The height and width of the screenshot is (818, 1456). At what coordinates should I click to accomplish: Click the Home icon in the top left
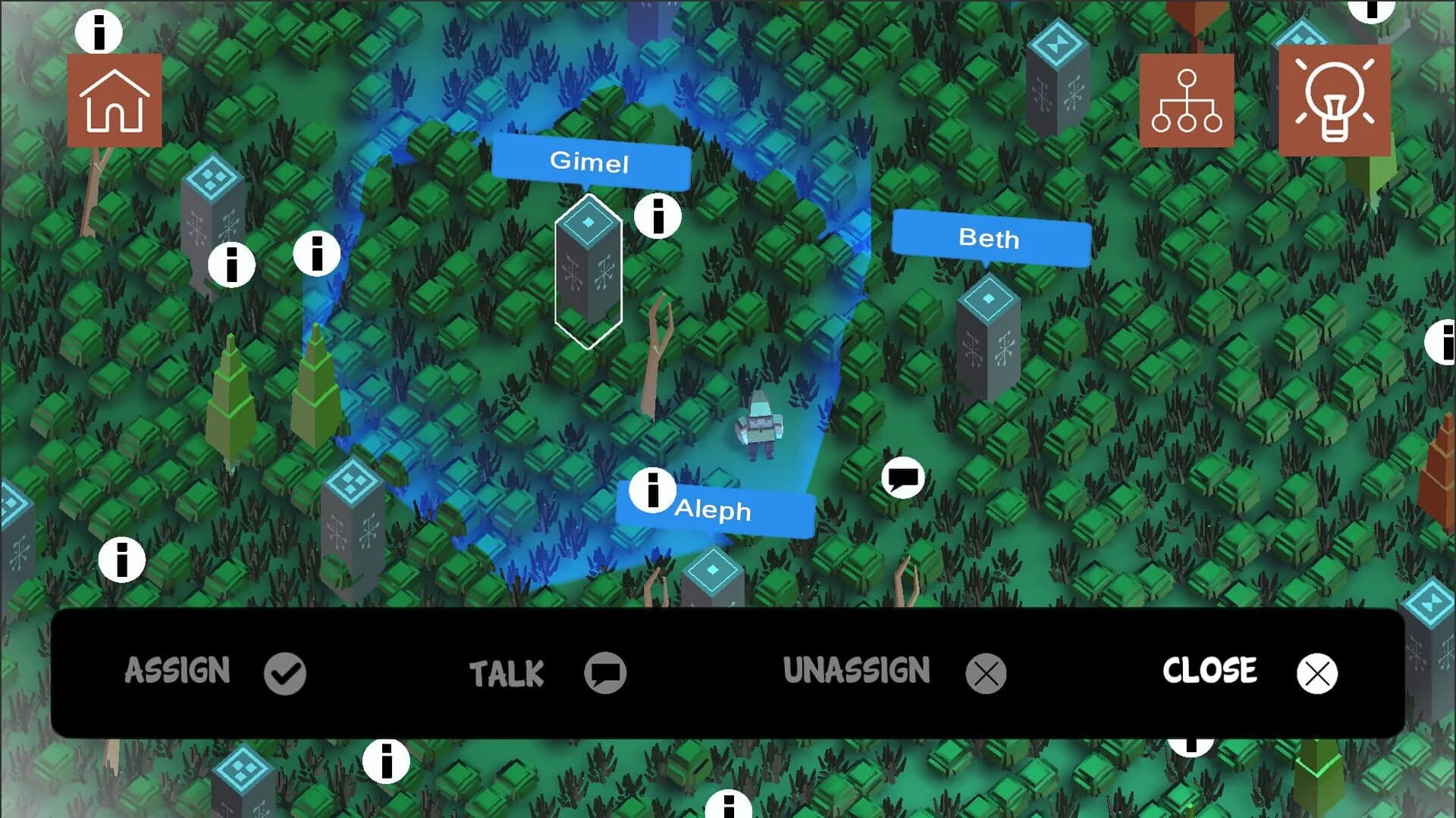click(x=114, y=99)
